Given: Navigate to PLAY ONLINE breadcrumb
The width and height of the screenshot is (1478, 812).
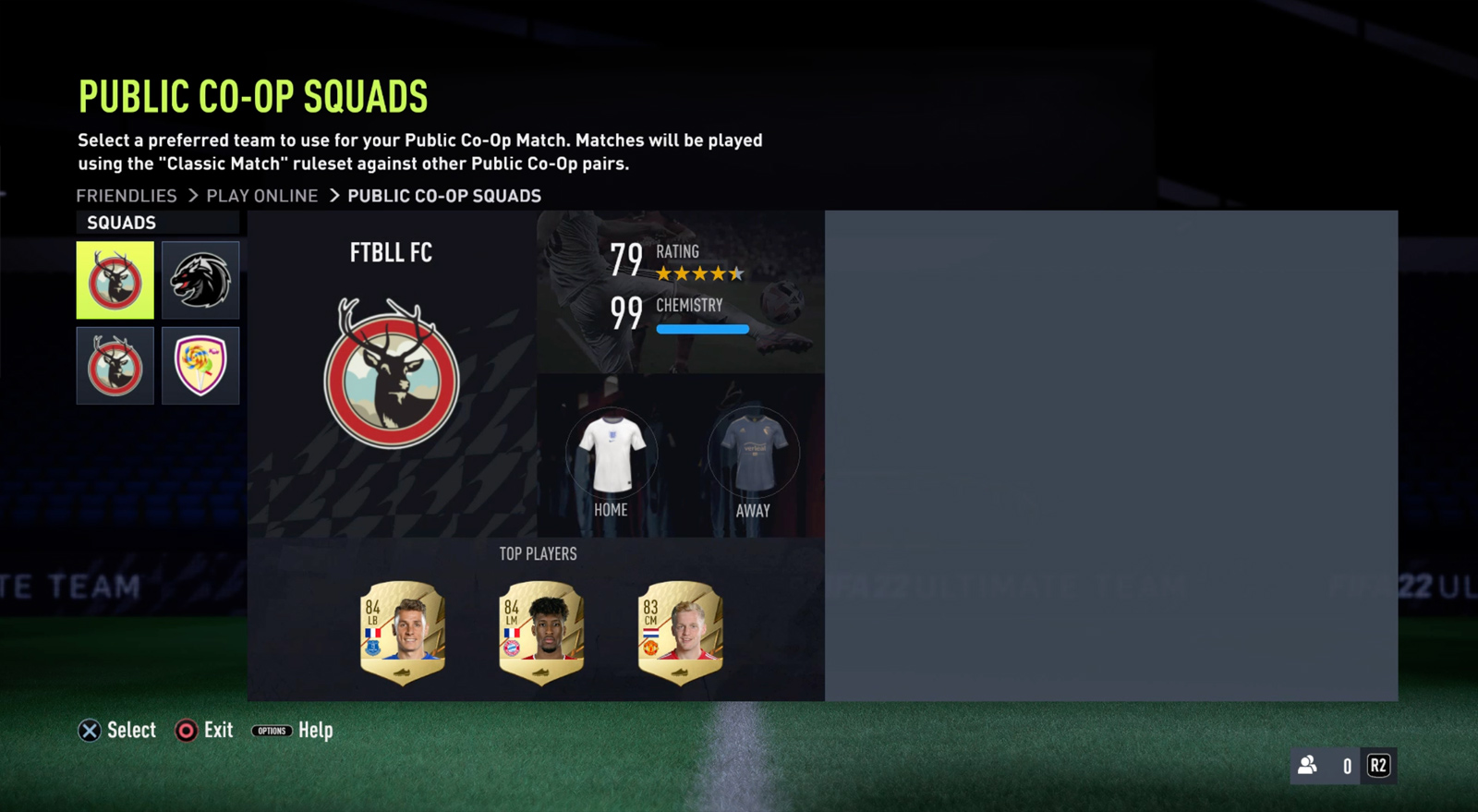Looking at the screenshot, I should tap(261, 195).
